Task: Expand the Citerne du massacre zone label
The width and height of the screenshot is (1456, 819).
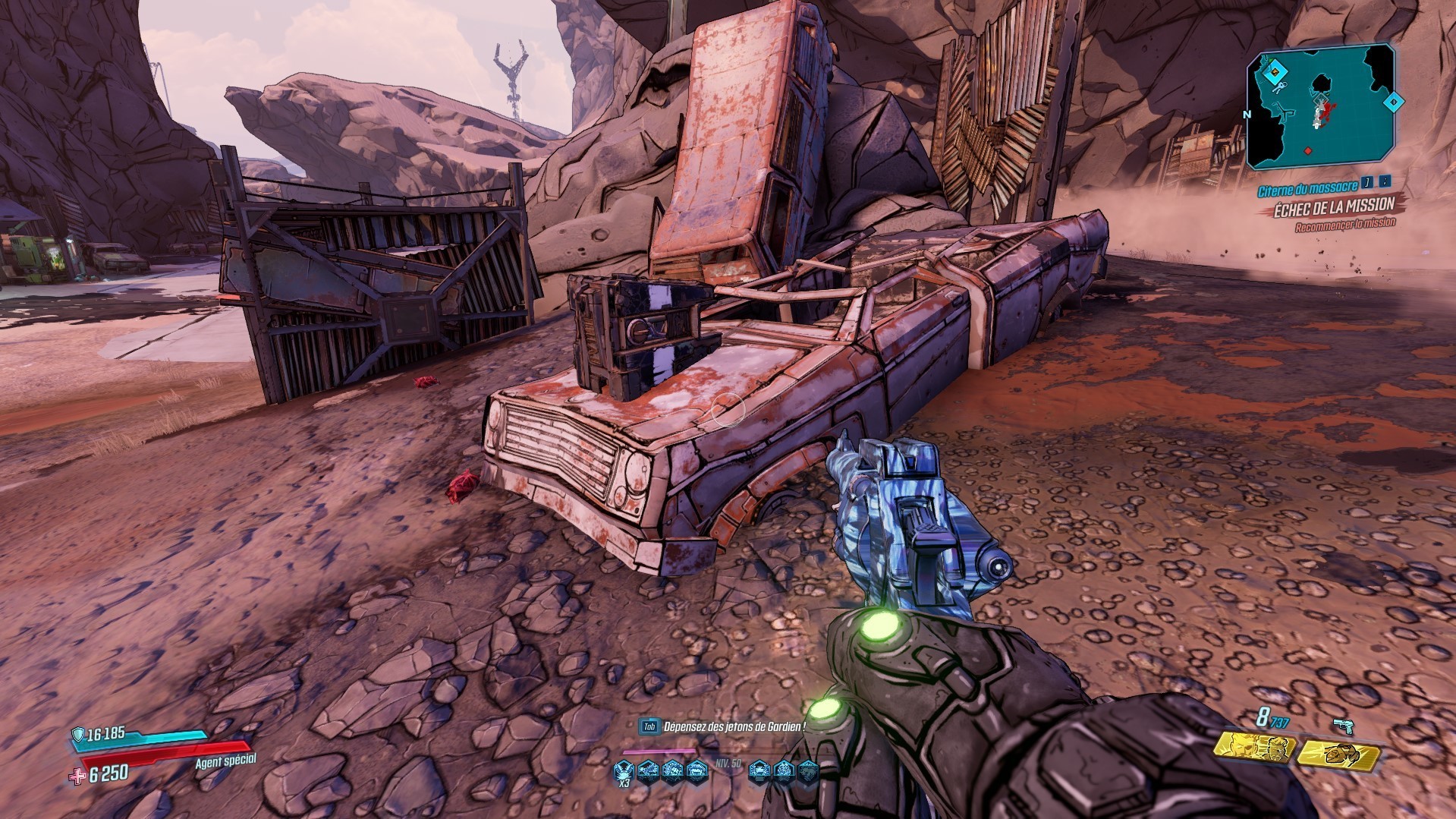Action: [x=1307, y=188]
